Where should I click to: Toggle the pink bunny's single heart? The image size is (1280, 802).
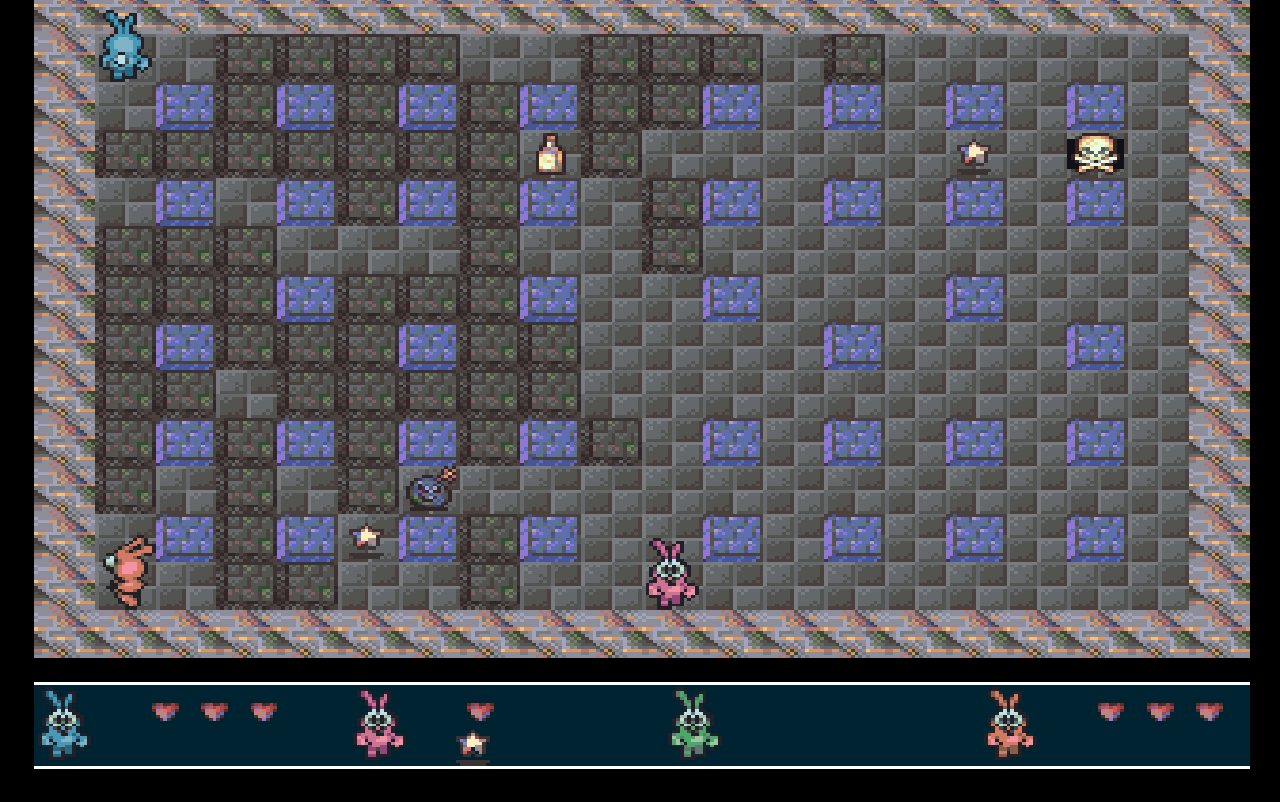478,712
